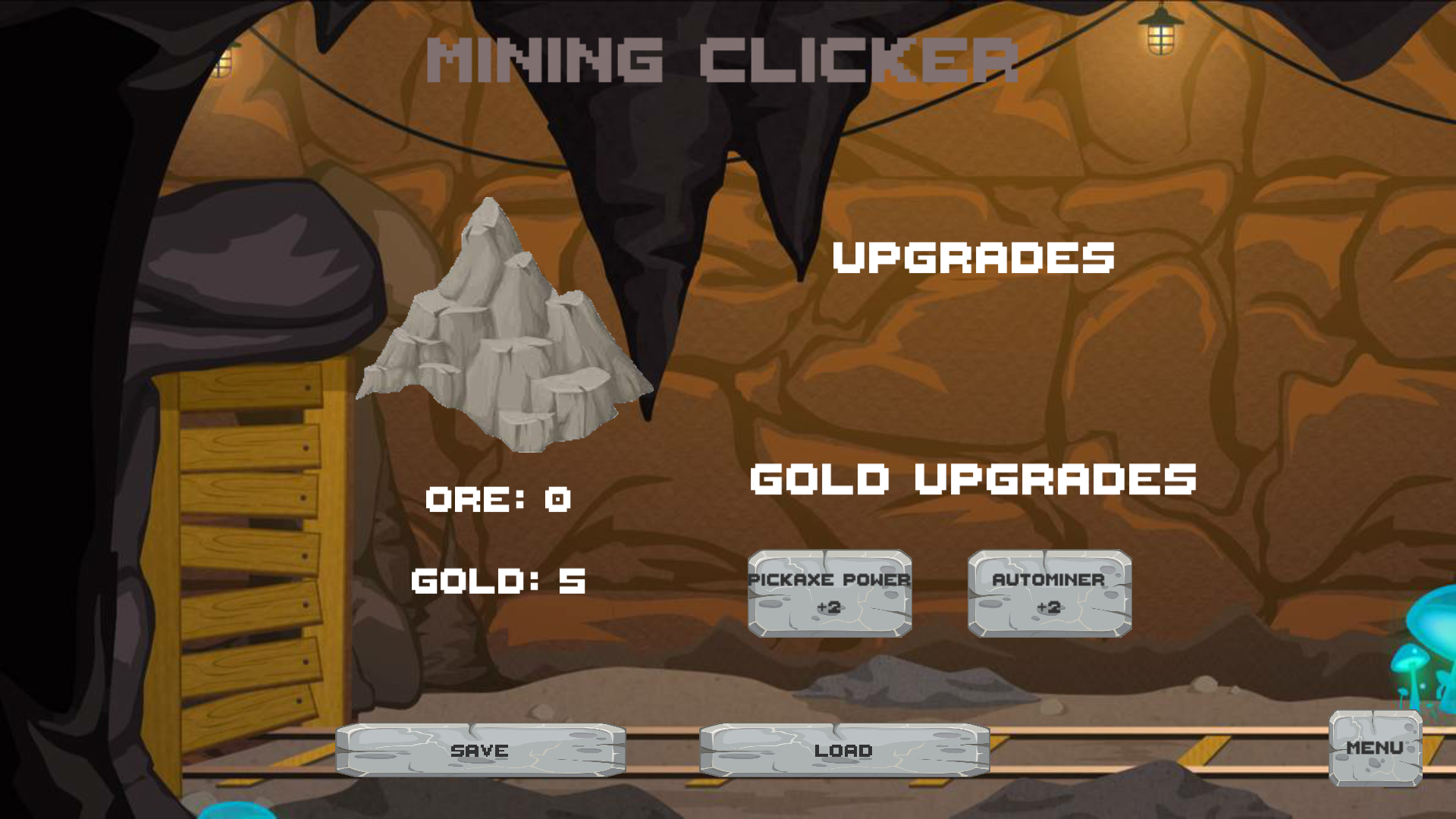Viewport: 1456px width, 819px height.
Task: Click the UPGRADES heading
Action: point(973,258)
